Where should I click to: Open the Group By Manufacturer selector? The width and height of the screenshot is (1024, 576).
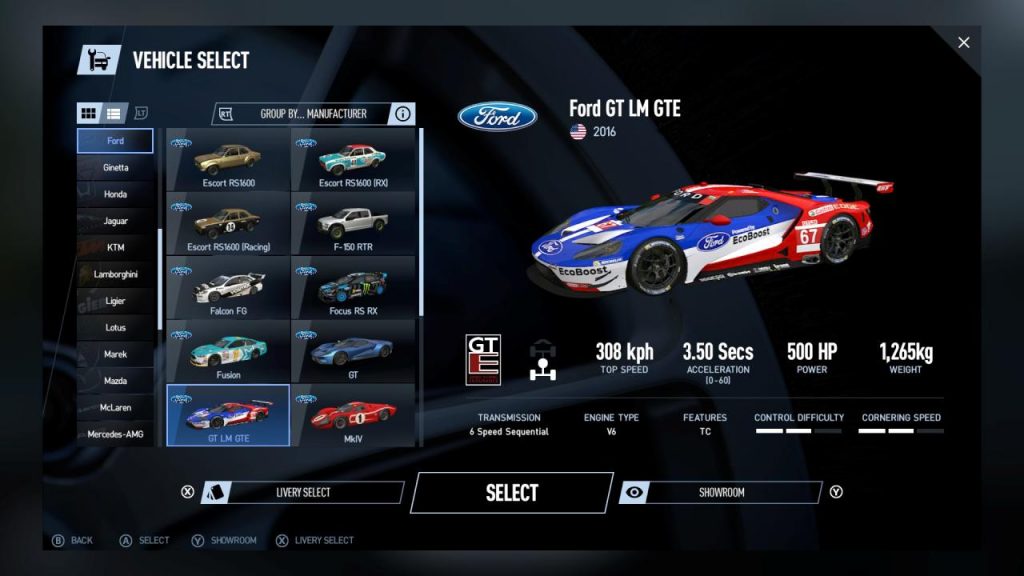313,114
